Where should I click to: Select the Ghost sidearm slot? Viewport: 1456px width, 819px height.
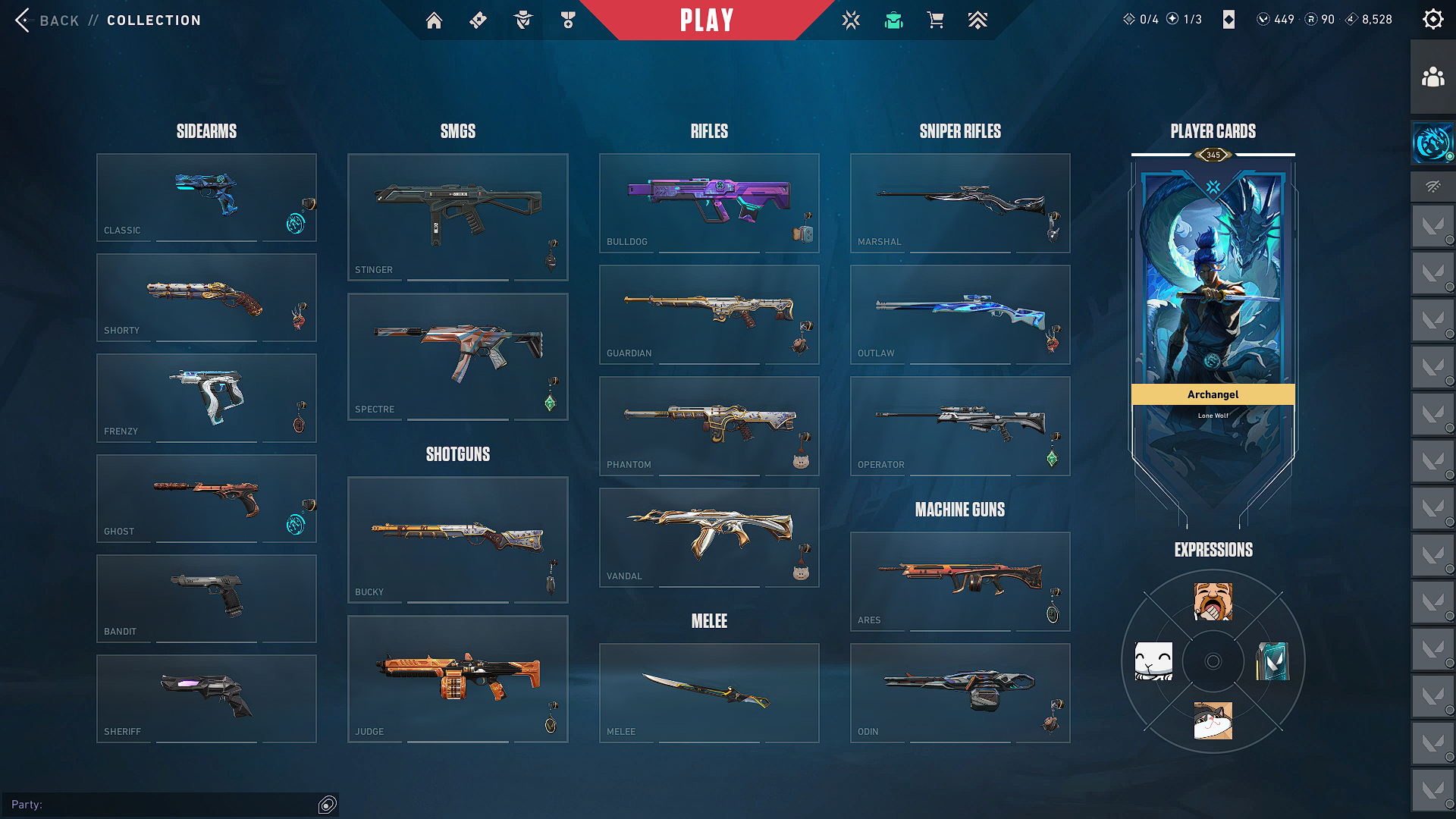tap(206, 498)
